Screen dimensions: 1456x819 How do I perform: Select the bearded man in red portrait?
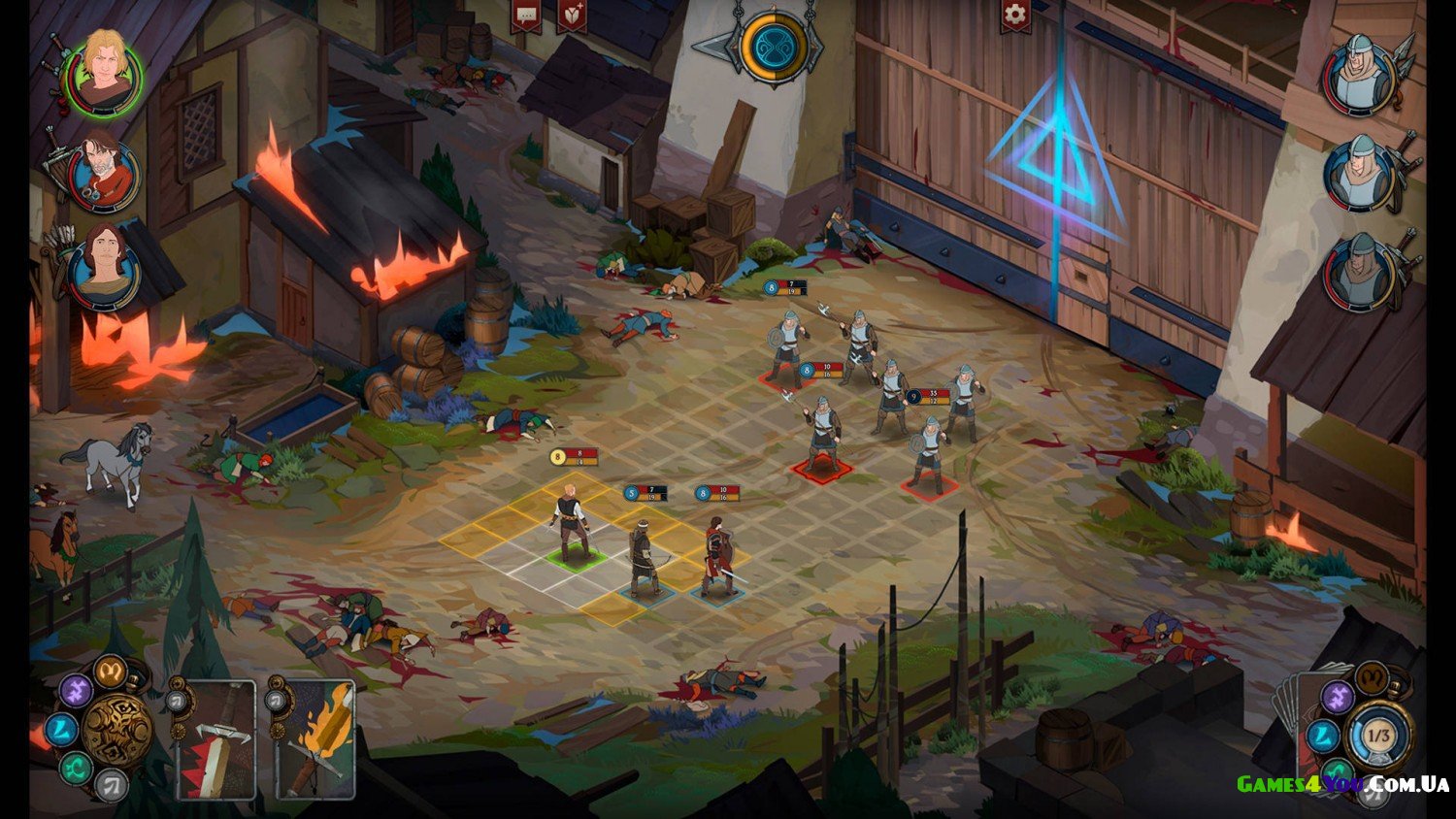click(101, 174)
